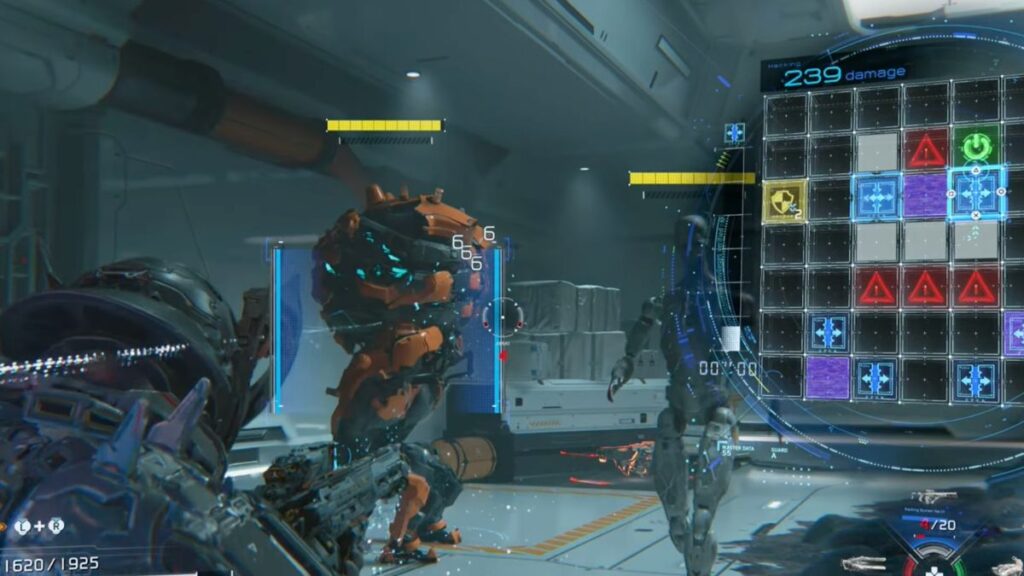
Task: Select the top weapon icon above the ammo count
Action: 931,496
